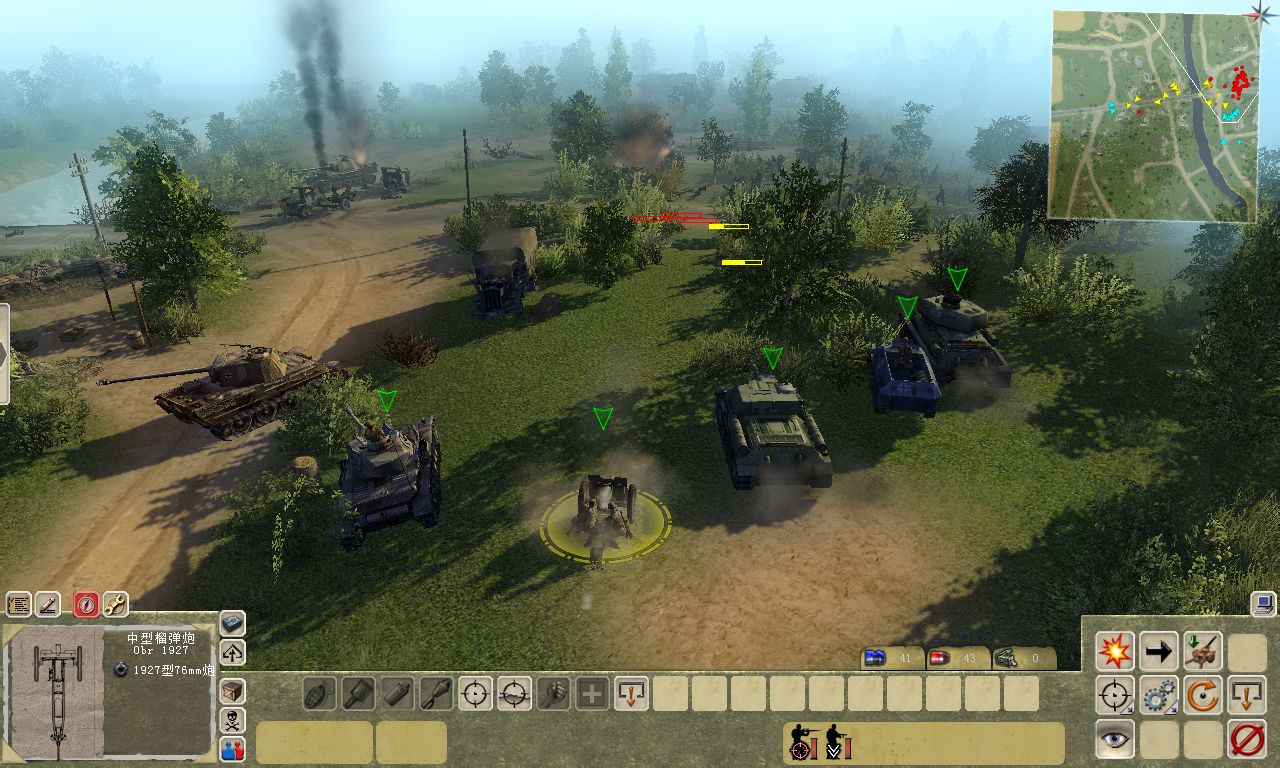The height and width of the screenshot is (768, 1280).
Task: Activate the explosion attack command
Action: [x=1114, y=651]
